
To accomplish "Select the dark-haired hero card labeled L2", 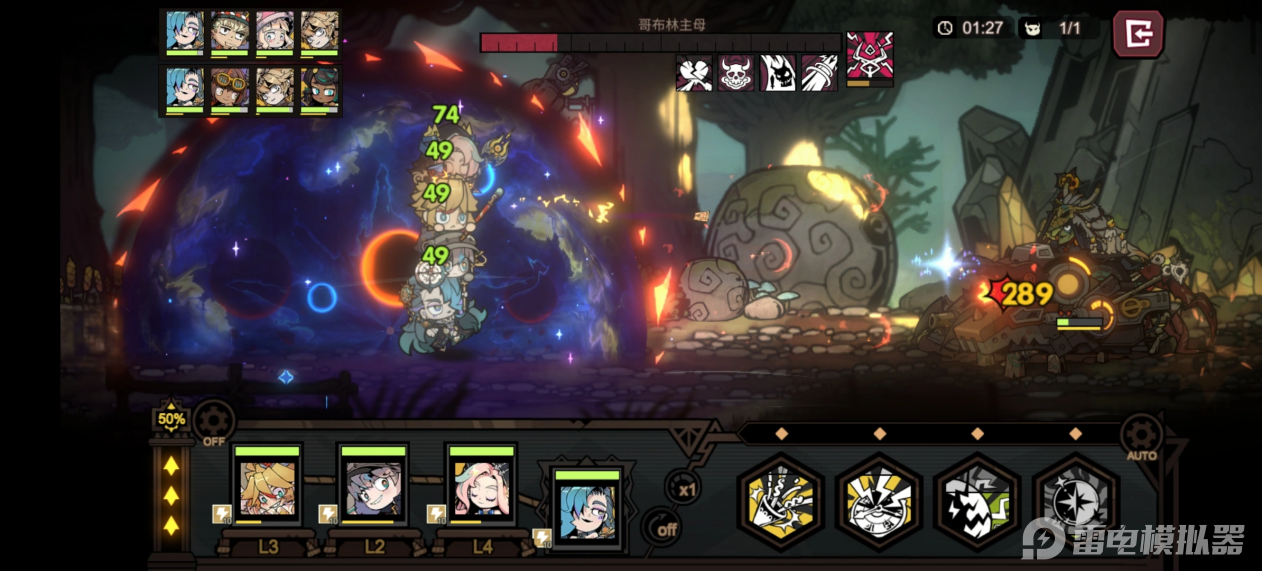I will 373,486.
